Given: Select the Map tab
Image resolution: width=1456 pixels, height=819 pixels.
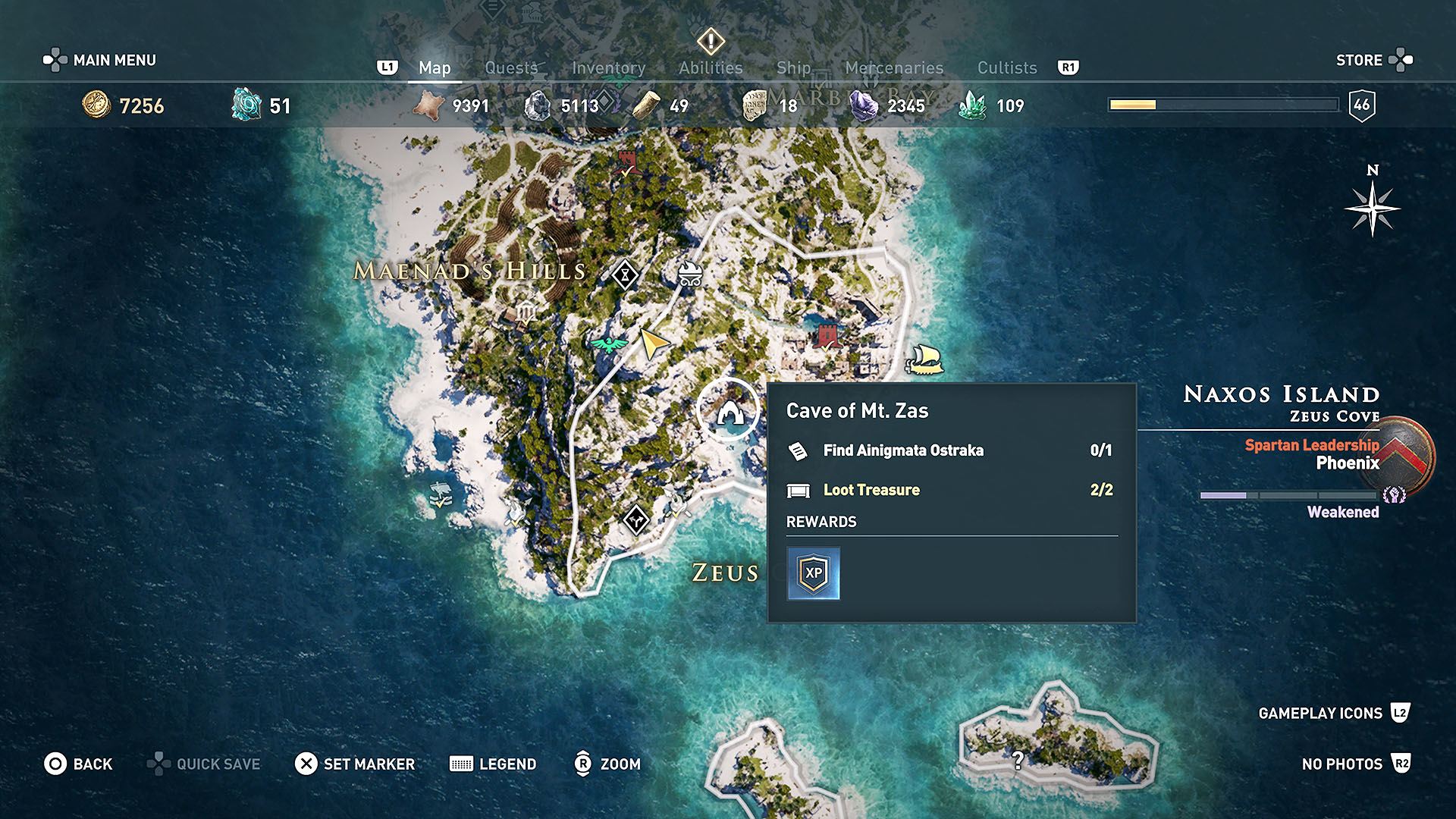Looking at the screenshot, I should (x=435, y=67).
